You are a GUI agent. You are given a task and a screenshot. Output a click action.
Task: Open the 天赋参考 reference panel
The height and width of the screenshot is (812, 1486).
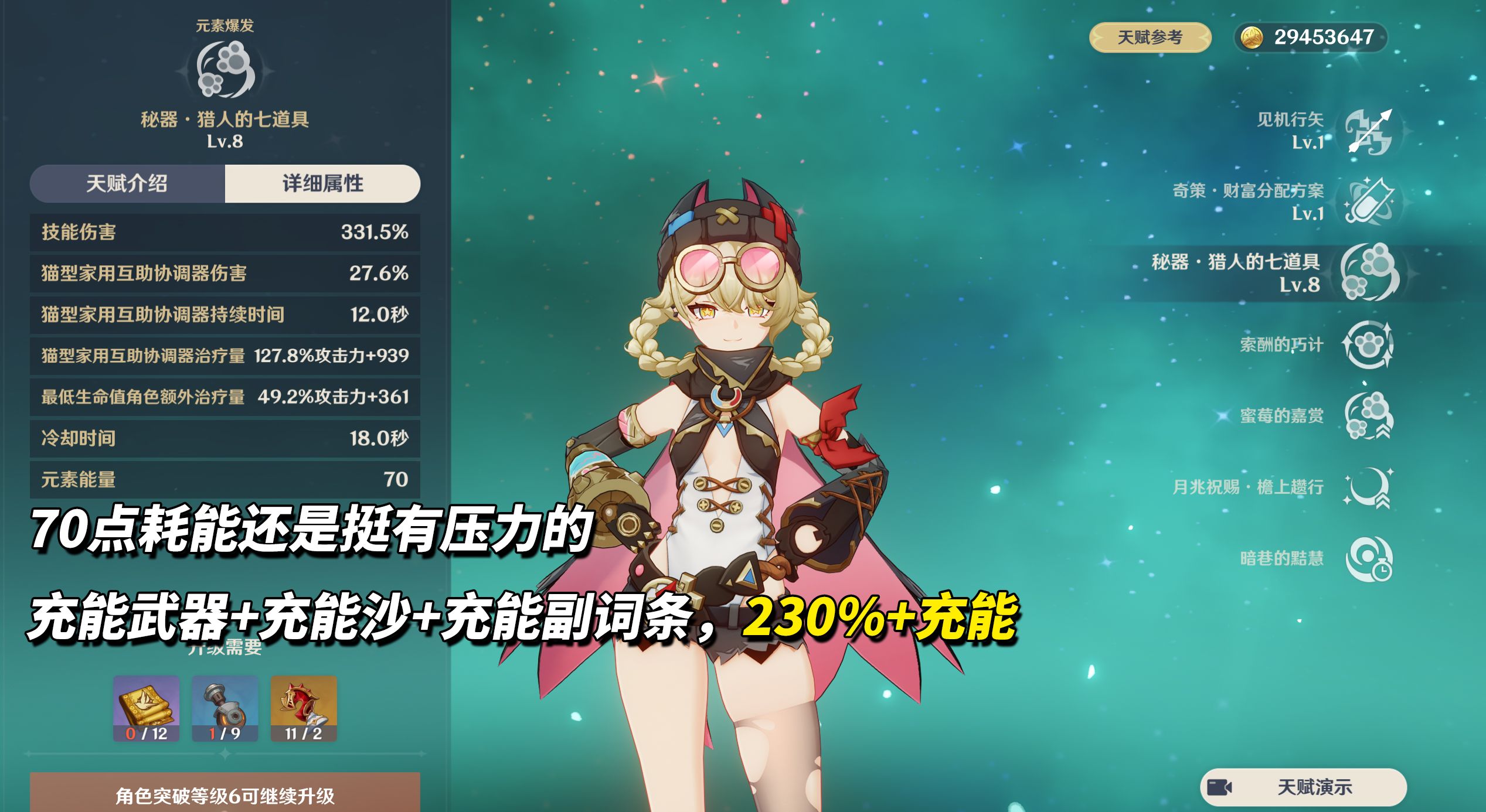point(1150,39)
